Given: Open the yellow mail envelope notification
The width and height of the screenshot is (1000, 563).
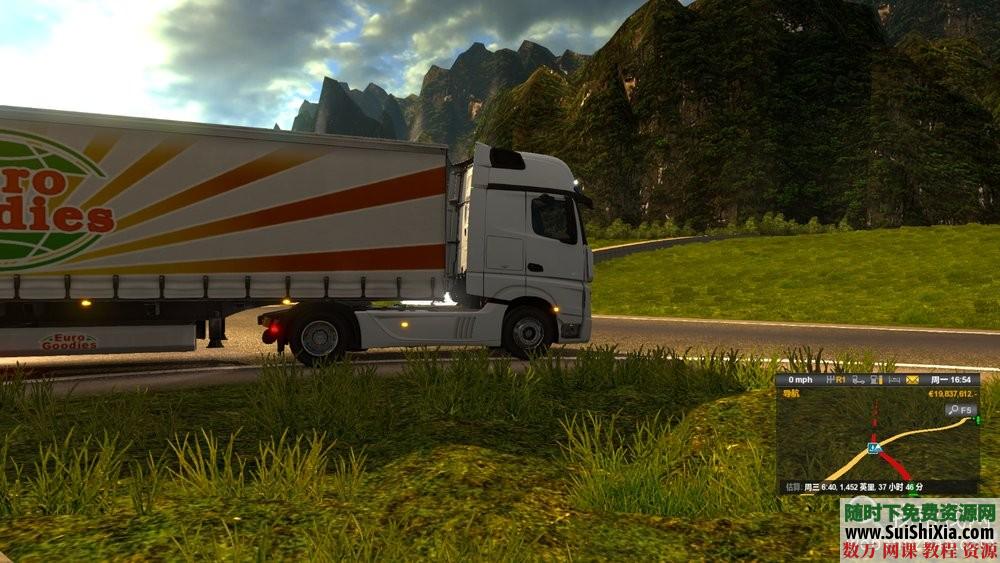Looking at the screenshot, I should point(912,380).
